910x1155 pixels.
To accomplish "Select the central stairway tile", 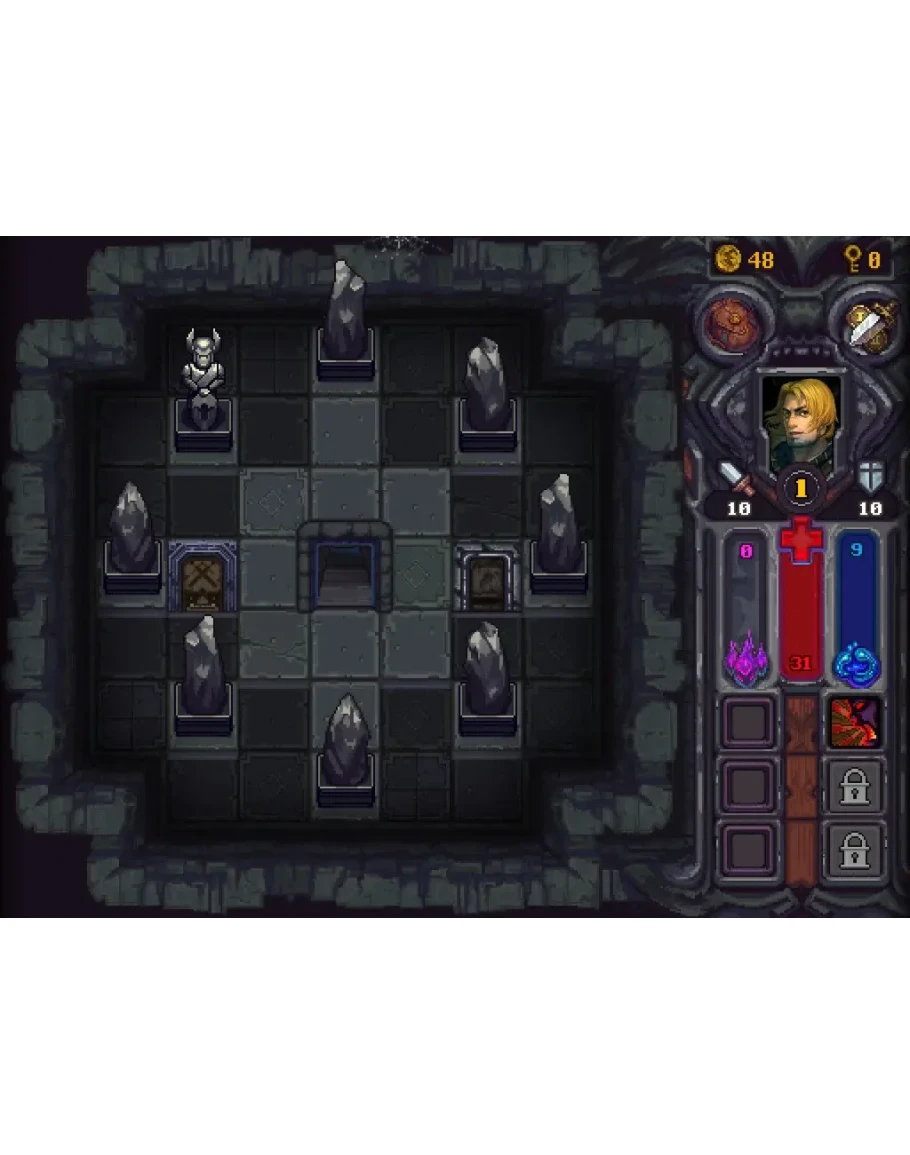I will (345, 576).
